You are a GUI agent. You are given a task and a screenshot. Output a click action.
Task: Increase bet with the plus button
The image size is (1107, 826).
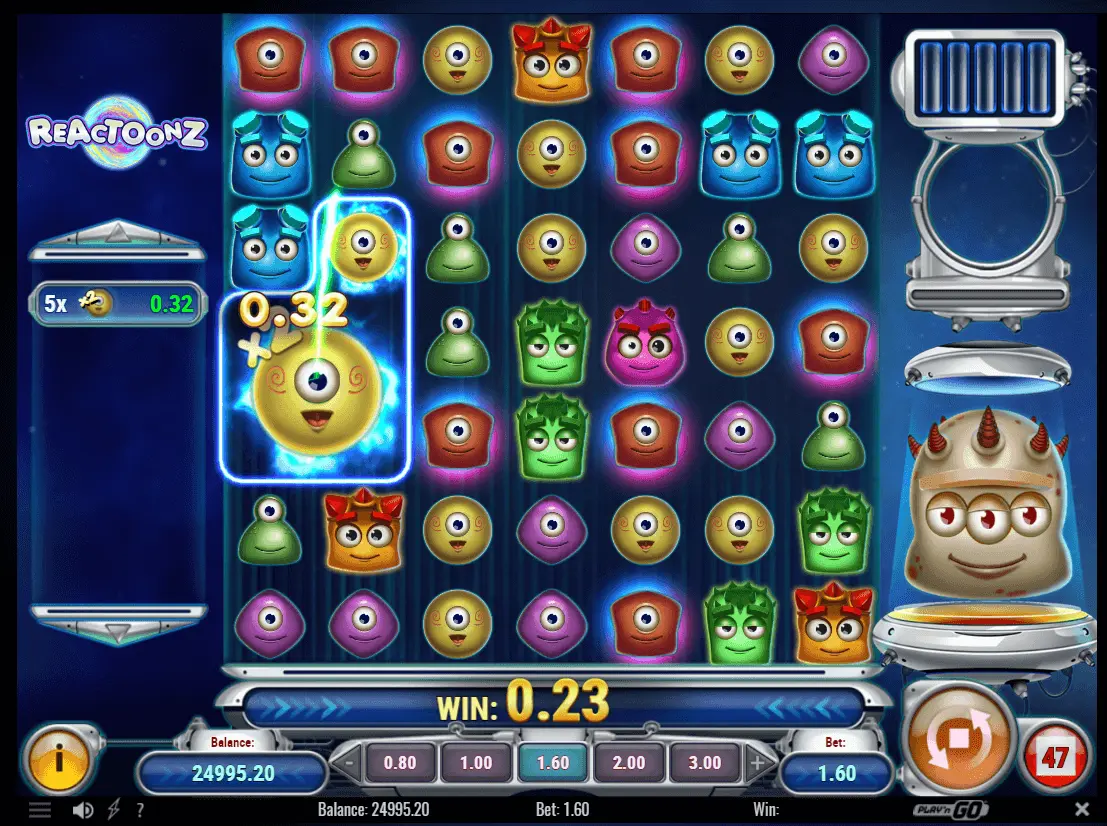757,763
